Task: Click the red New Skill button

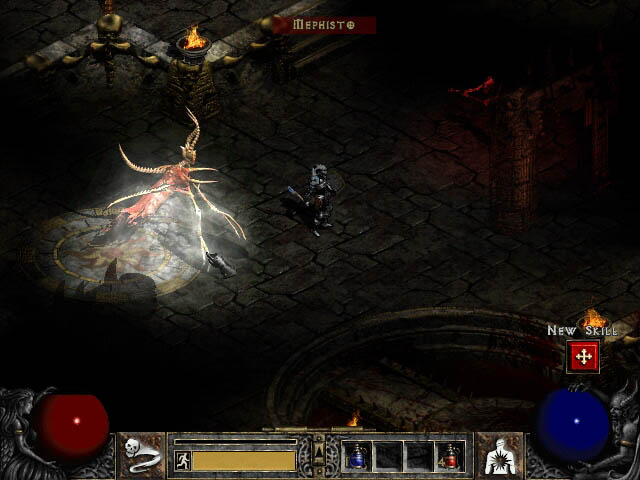Action: (x=582, y=356)
